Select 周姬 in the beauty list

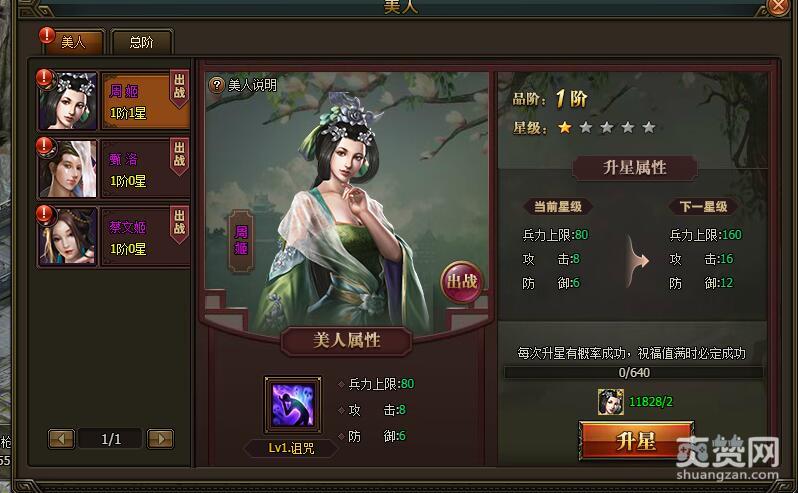click(x=112, y=101)
